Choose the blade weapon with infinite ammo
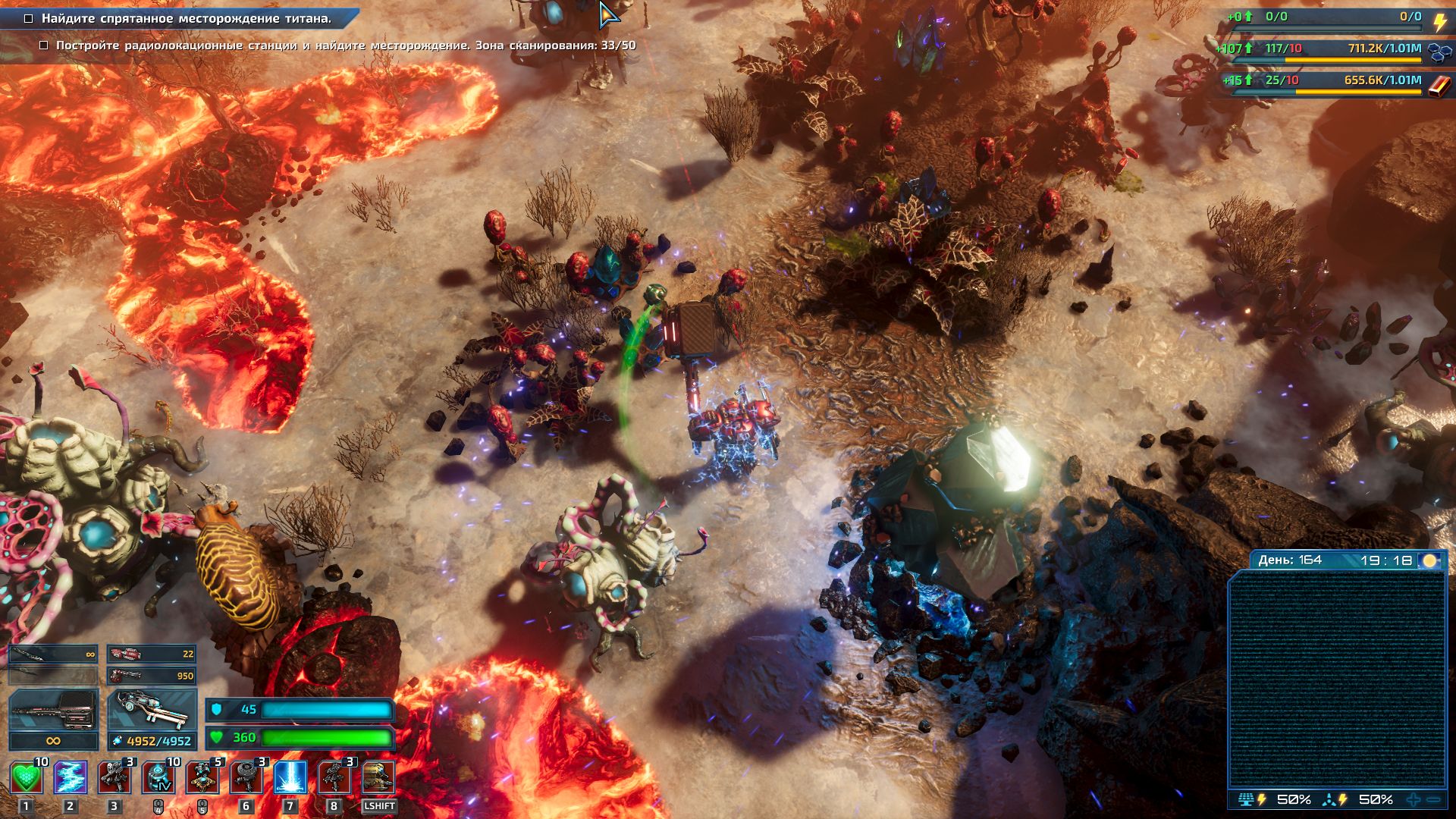1456x819 pixels. tap(53, 654)
